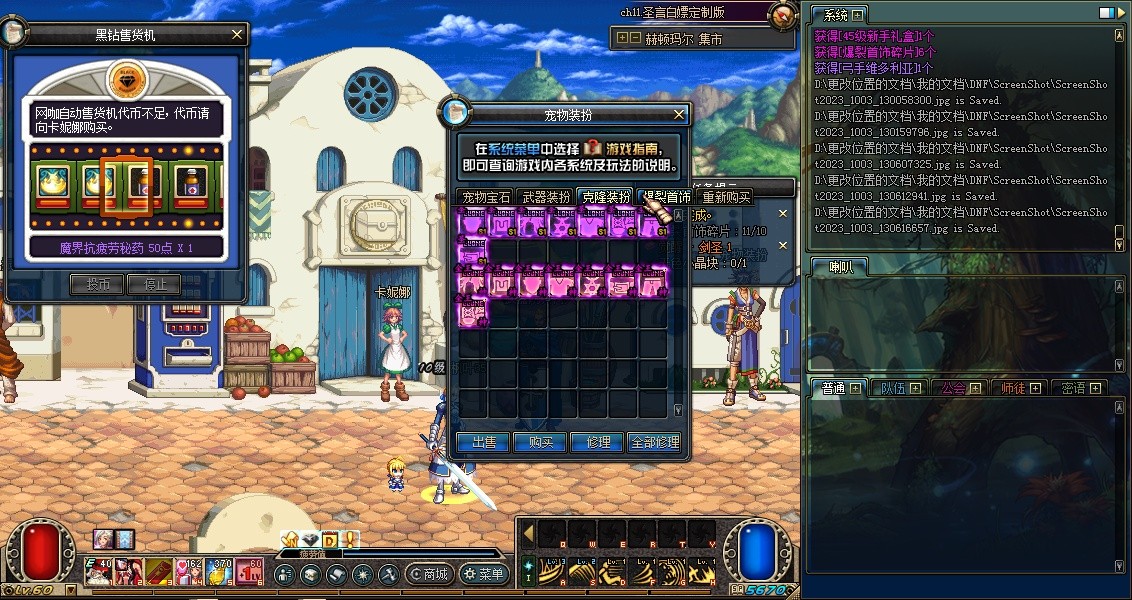The height and width of the screenshot is (600, 1132).
Task: Open the 重新购买 repurchase tab
Action: click(725, 197)
